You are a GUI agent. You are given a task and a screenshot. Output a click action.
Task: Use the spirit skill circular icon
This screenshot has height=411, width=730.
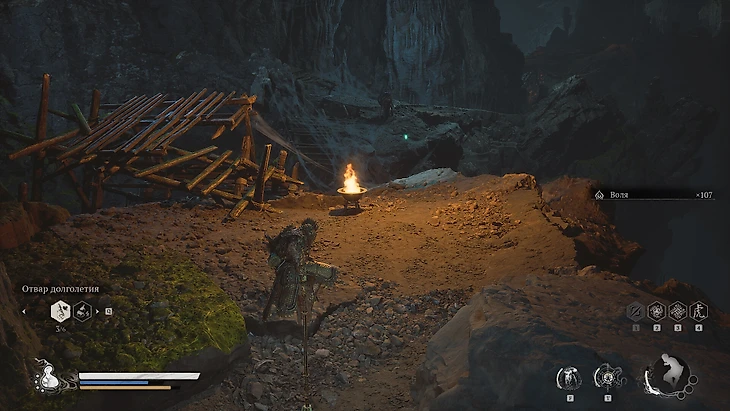pos(571,377)
